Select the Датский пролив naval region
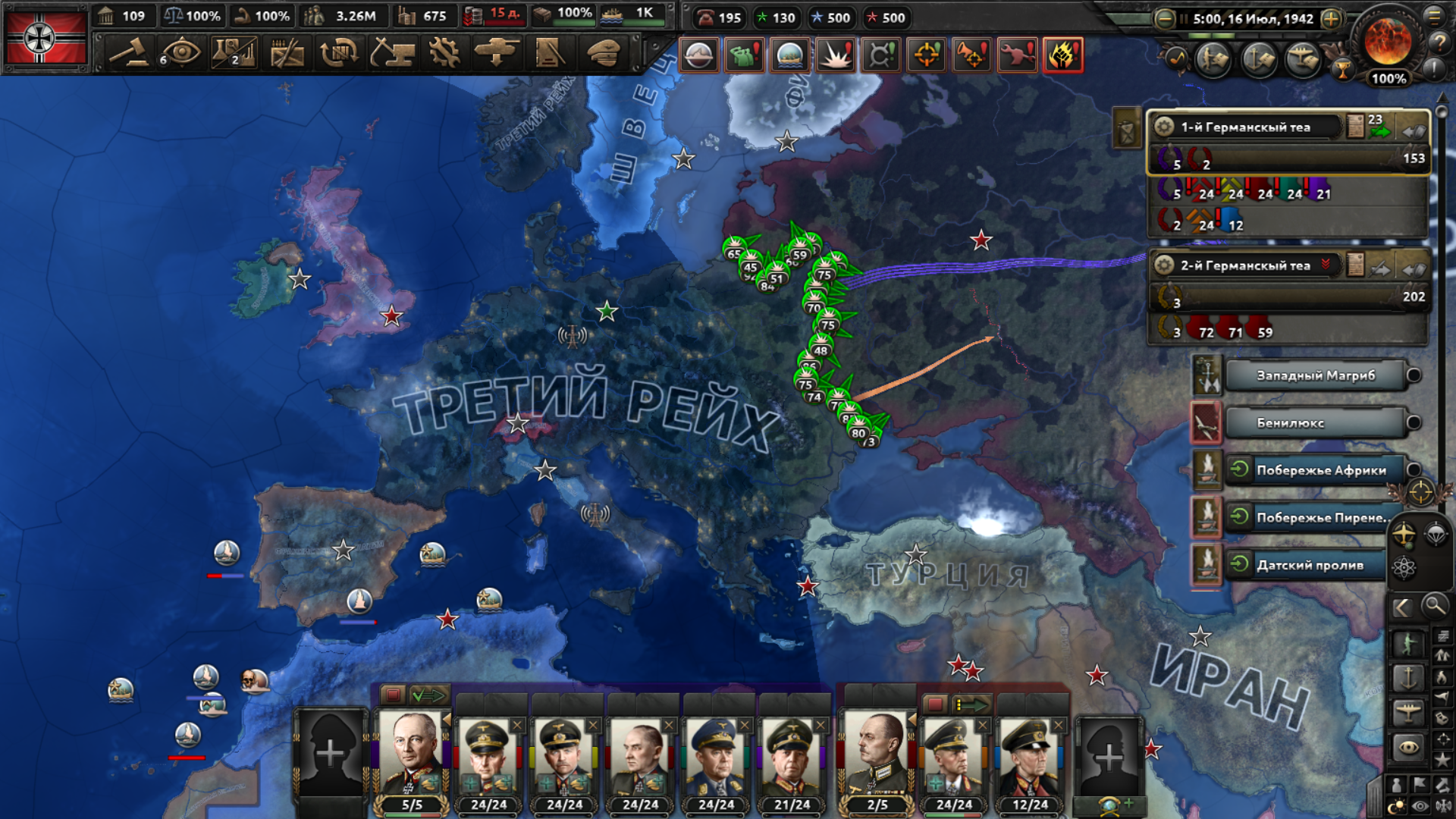Viewport: 1456px width, 819px height. (1310, 565)
